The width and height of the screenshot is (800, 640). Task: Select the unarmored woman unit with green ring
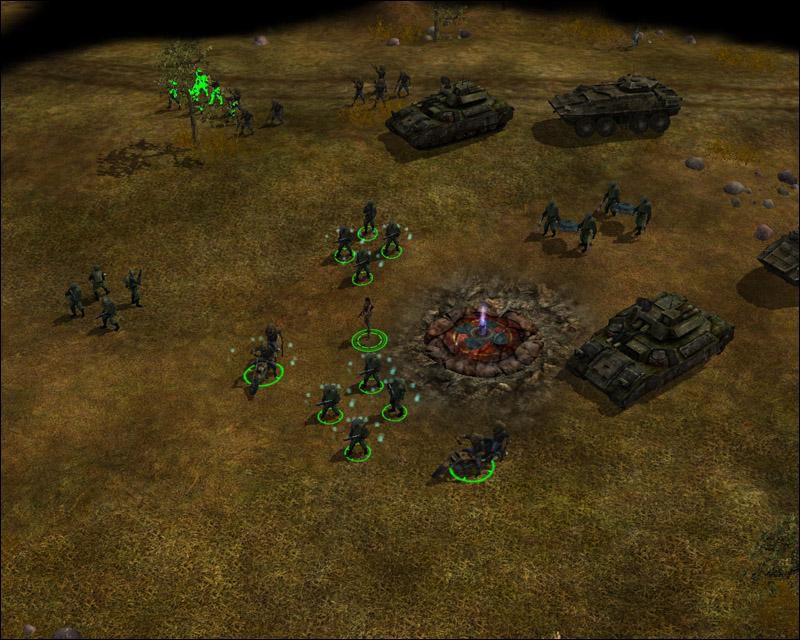[x=367, y=320]
